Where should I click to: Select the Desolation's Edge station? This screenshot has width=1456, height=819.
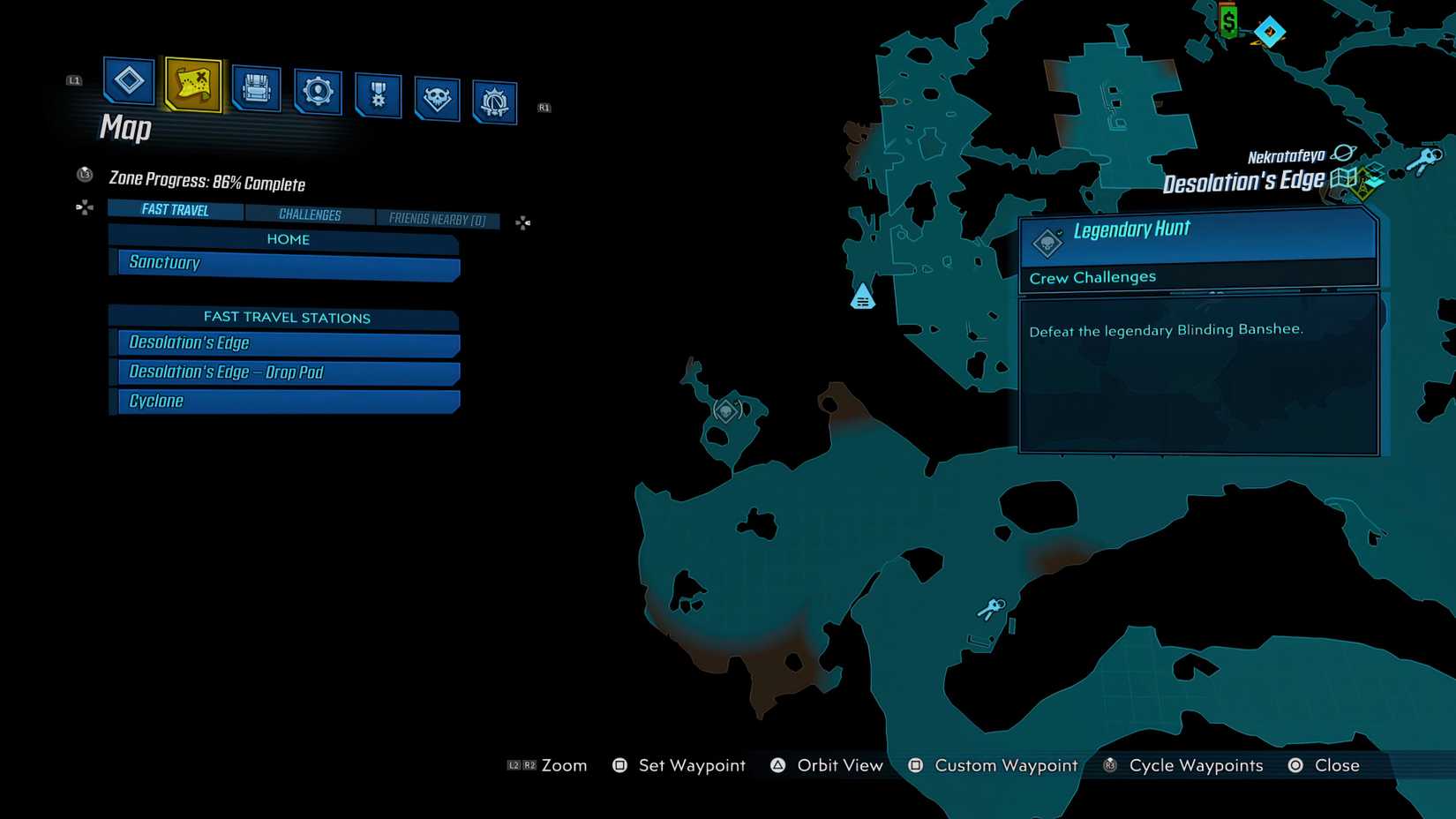(x=285, y=342)
